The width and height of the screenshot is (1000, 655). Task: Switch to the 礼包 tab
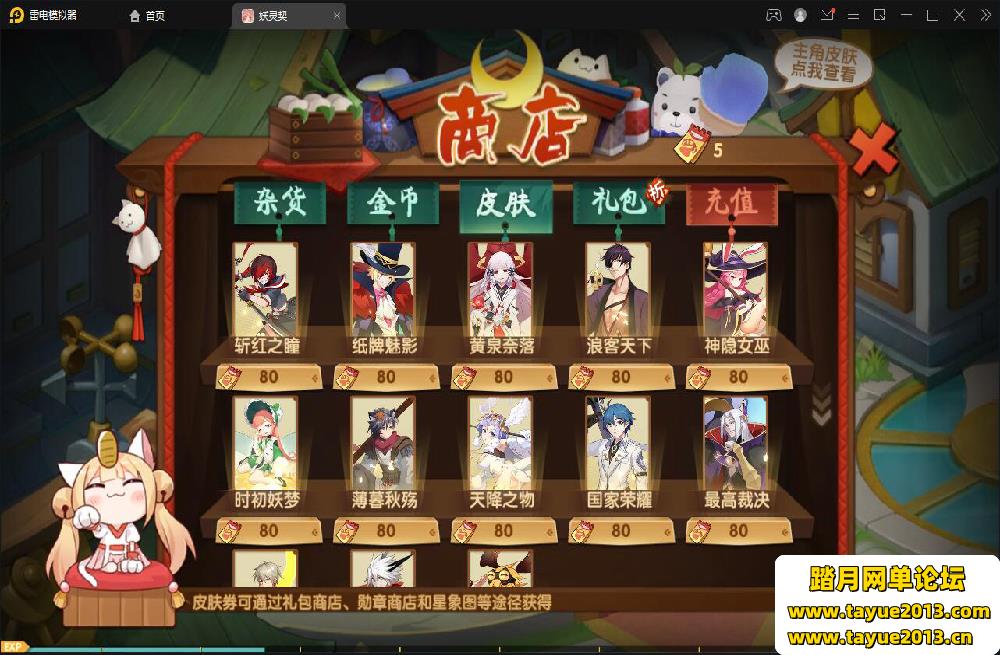pos(616,203)
